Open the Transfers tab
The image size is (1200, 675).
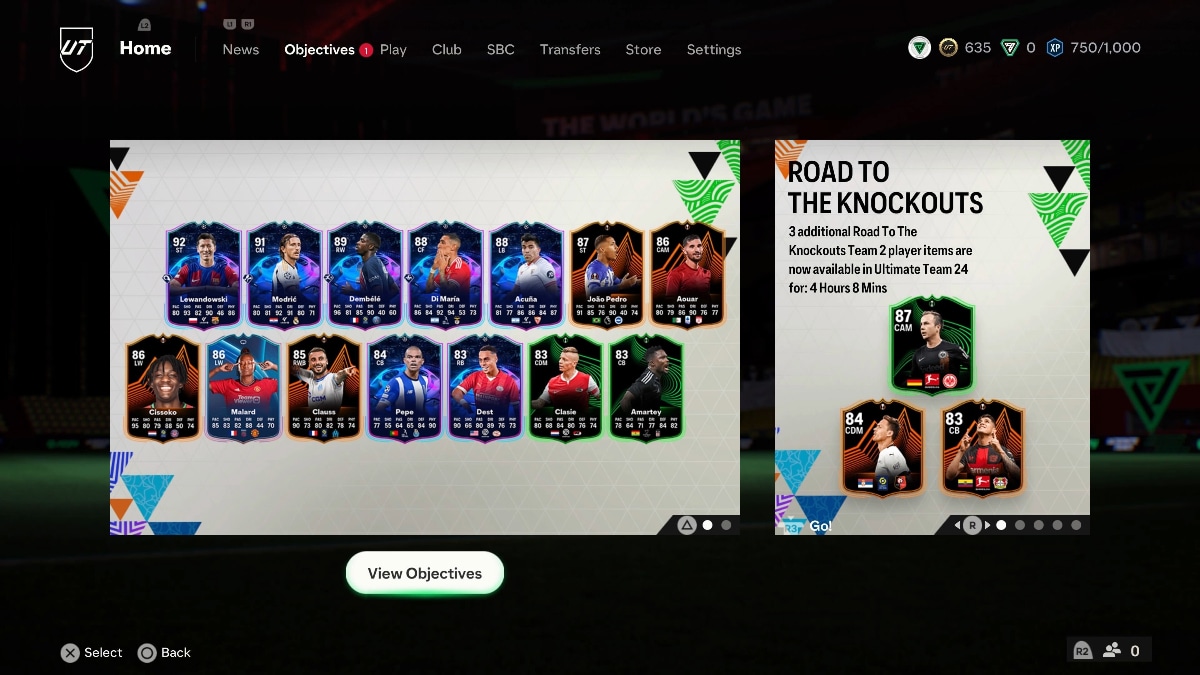pyautogui.click(x=570, y=49)
